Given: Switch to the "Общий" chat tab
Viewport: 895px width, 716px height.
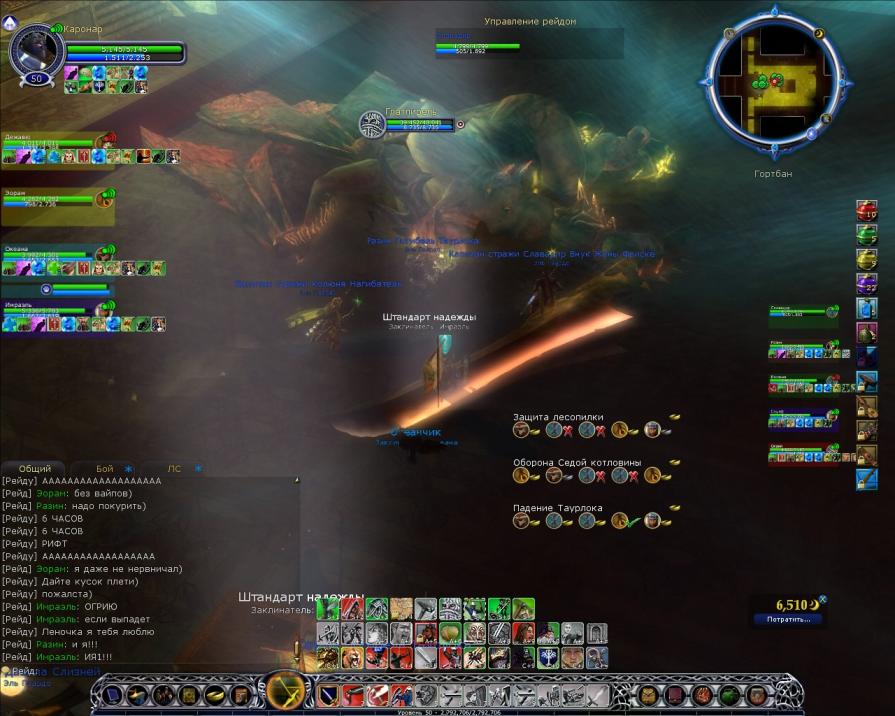Looking at the screenshot, I should [x=35, y=468].
